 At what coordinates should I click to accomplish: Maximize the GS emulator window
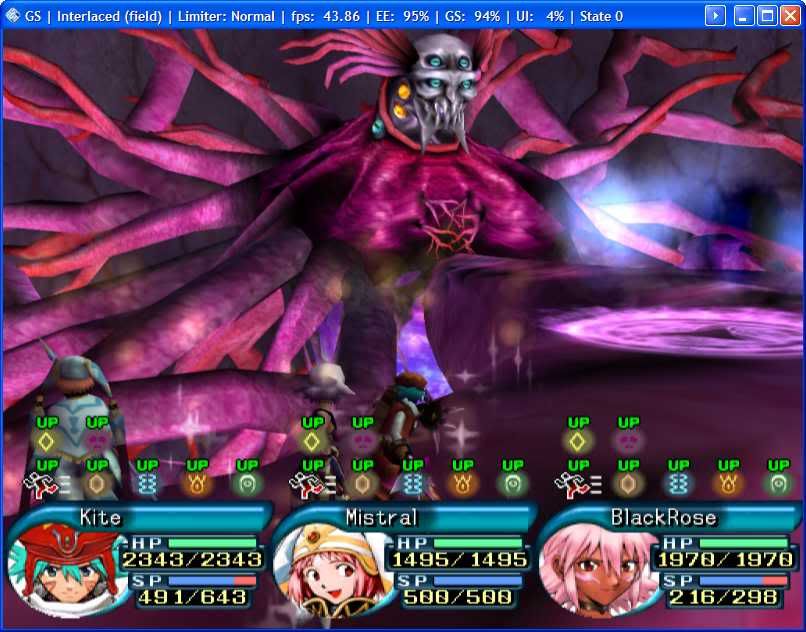tap(767, 16)
